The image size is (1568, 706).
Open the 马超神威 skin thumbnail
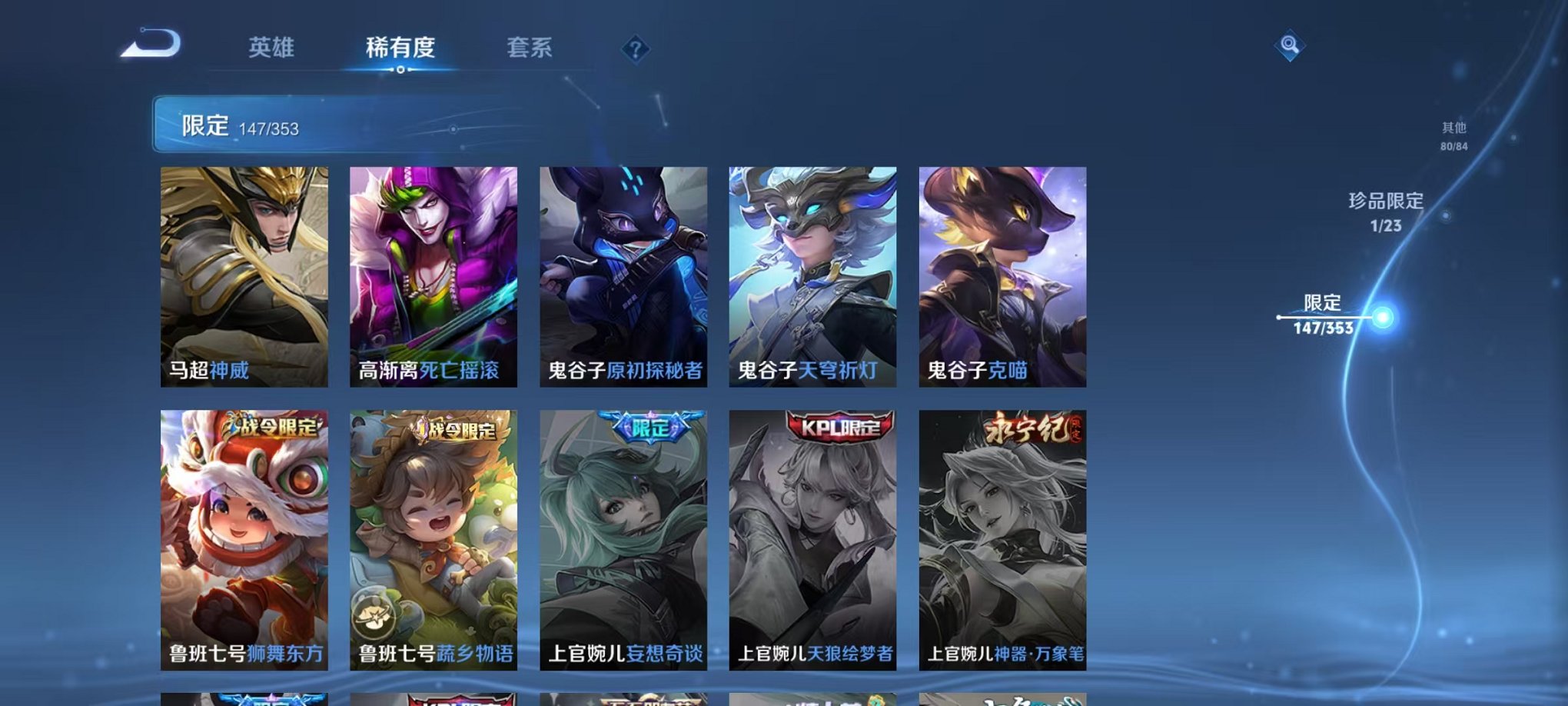(242, 277)
